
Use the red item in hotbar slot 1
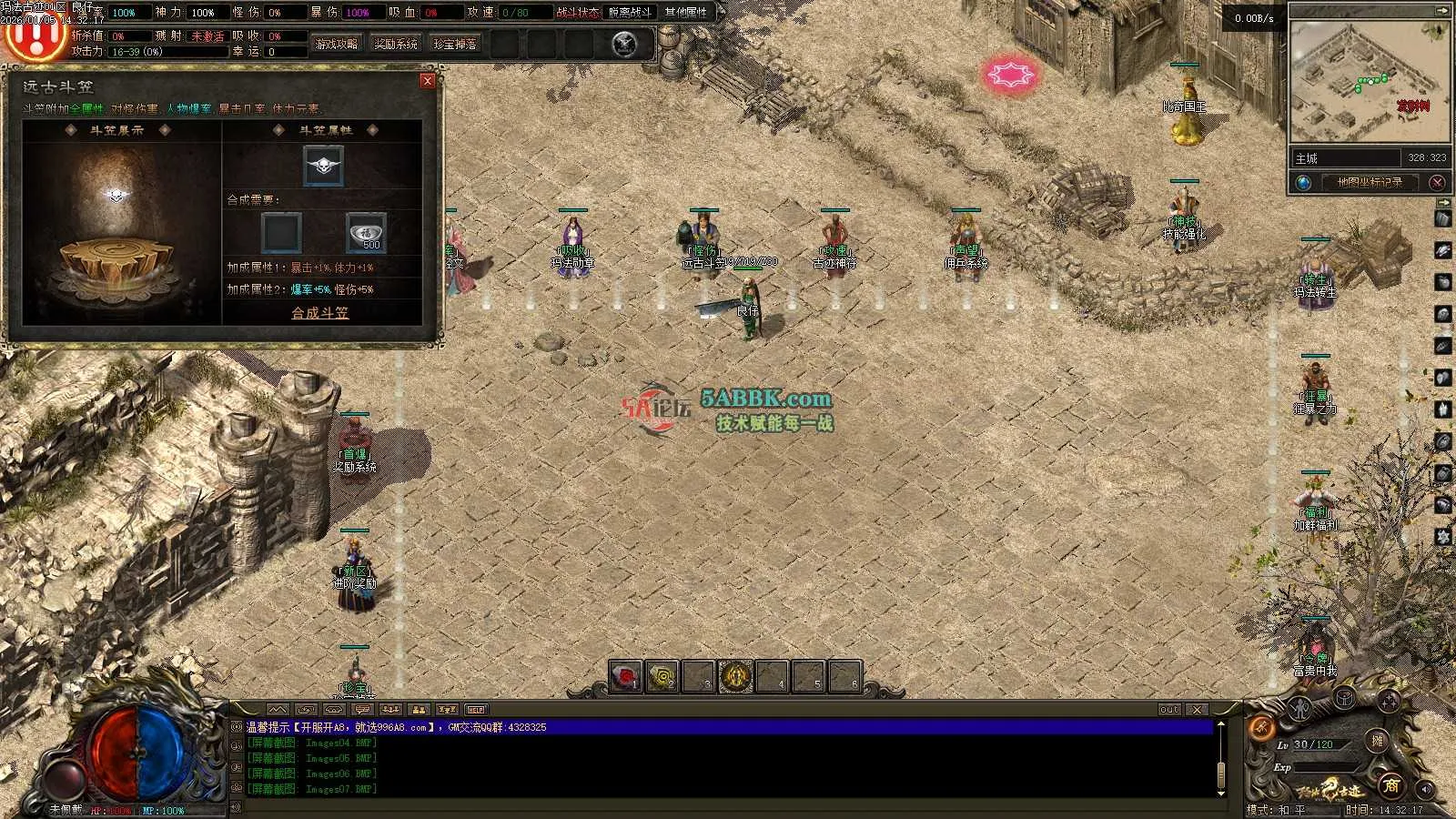click(625, 676)
